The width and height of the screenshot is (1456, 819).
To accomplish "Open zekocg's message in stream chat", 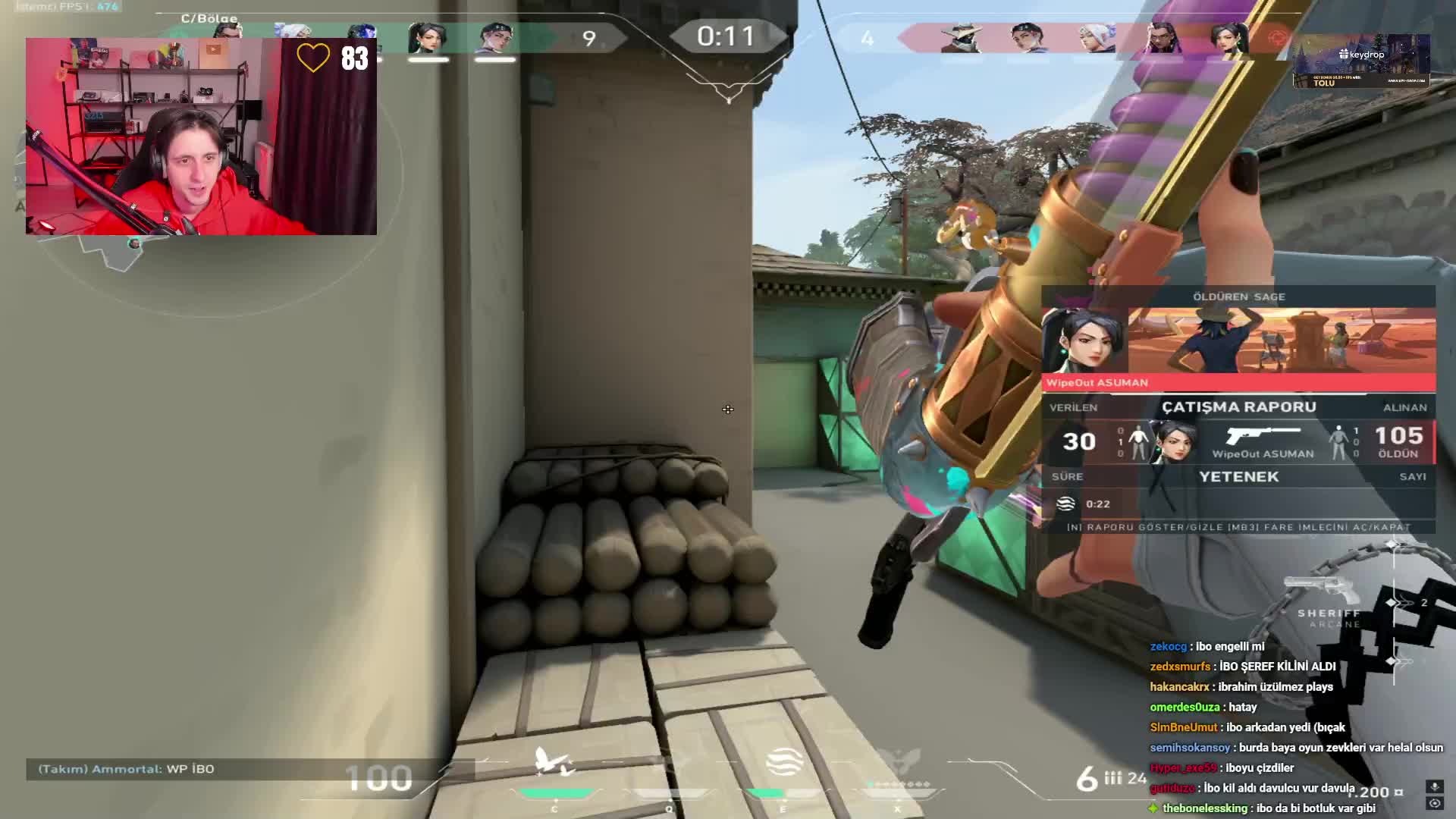I will 1207,646.
